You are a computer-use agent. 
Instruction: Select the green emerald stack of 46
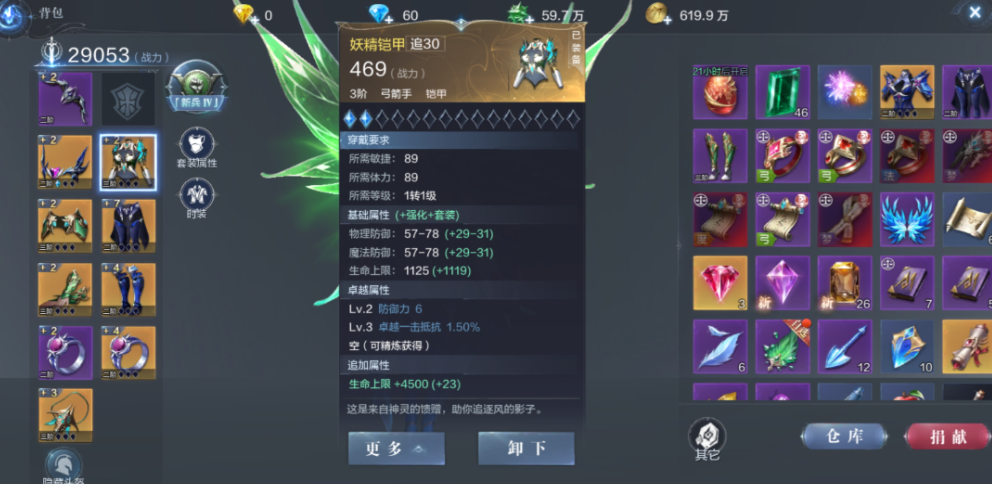783,93
